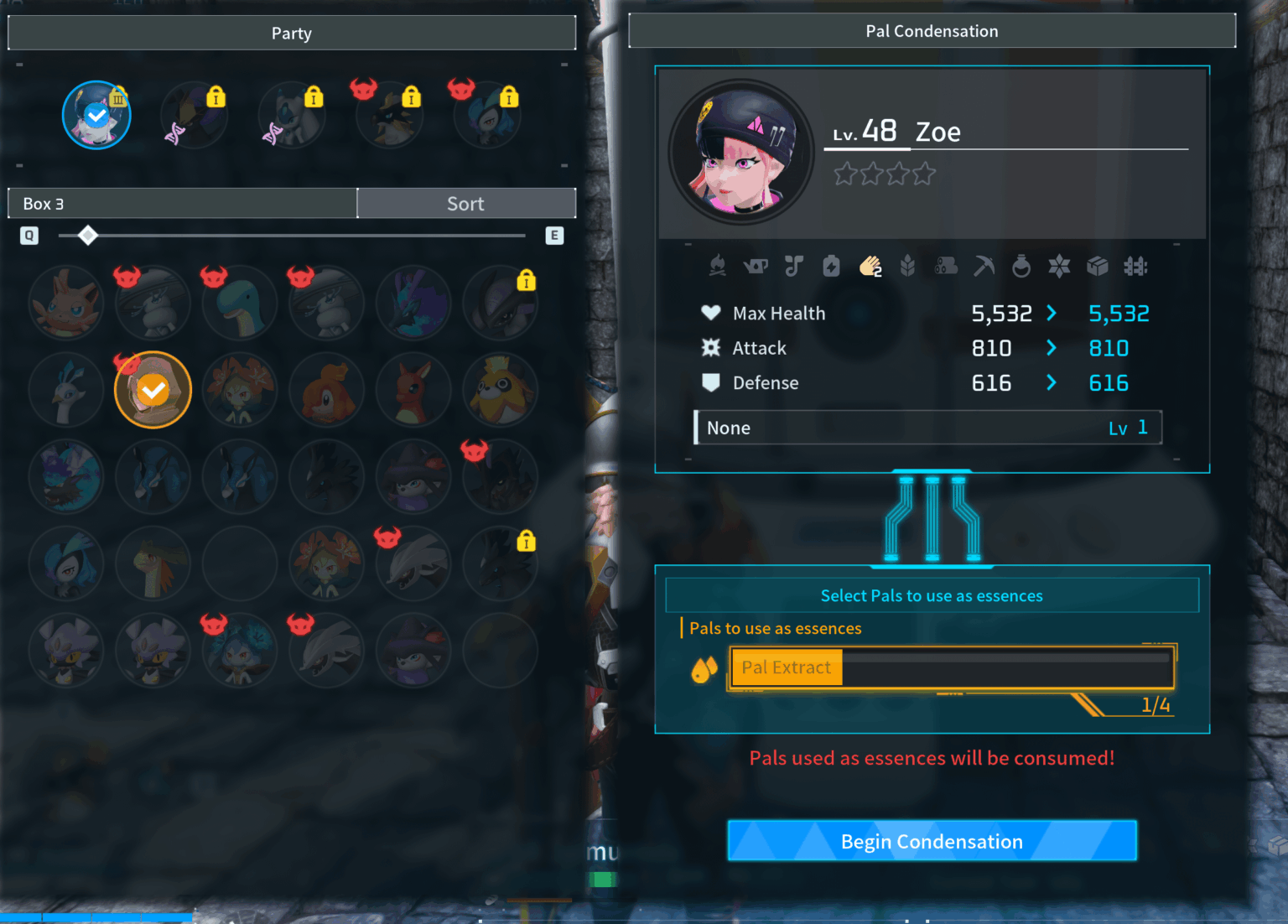Expand the Attack stat arrow
Image resolution: width=1288 pixels, height=924 pixels.
click(x=1052, y=348)
